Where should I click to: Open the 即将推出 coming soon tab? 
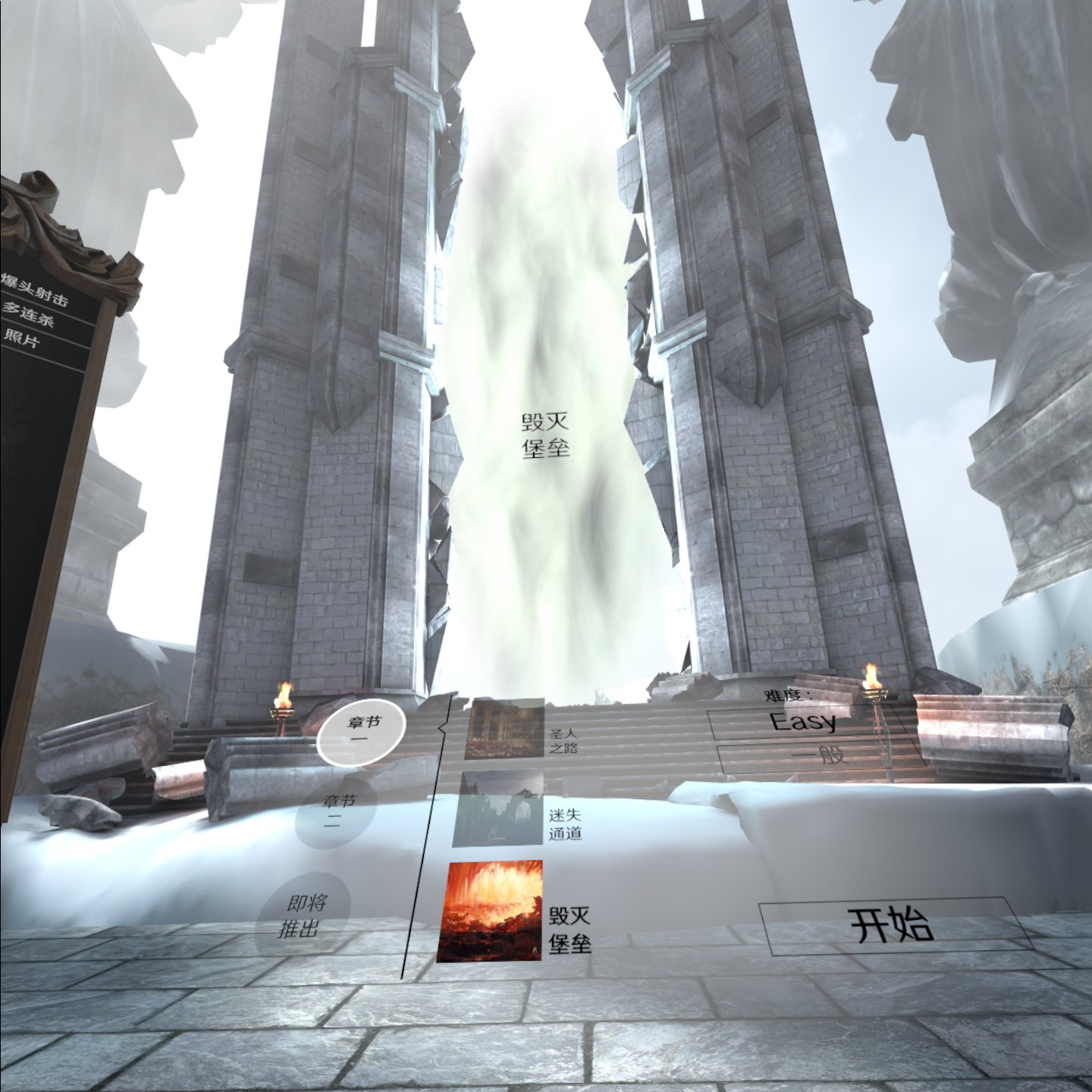[304, 915]
